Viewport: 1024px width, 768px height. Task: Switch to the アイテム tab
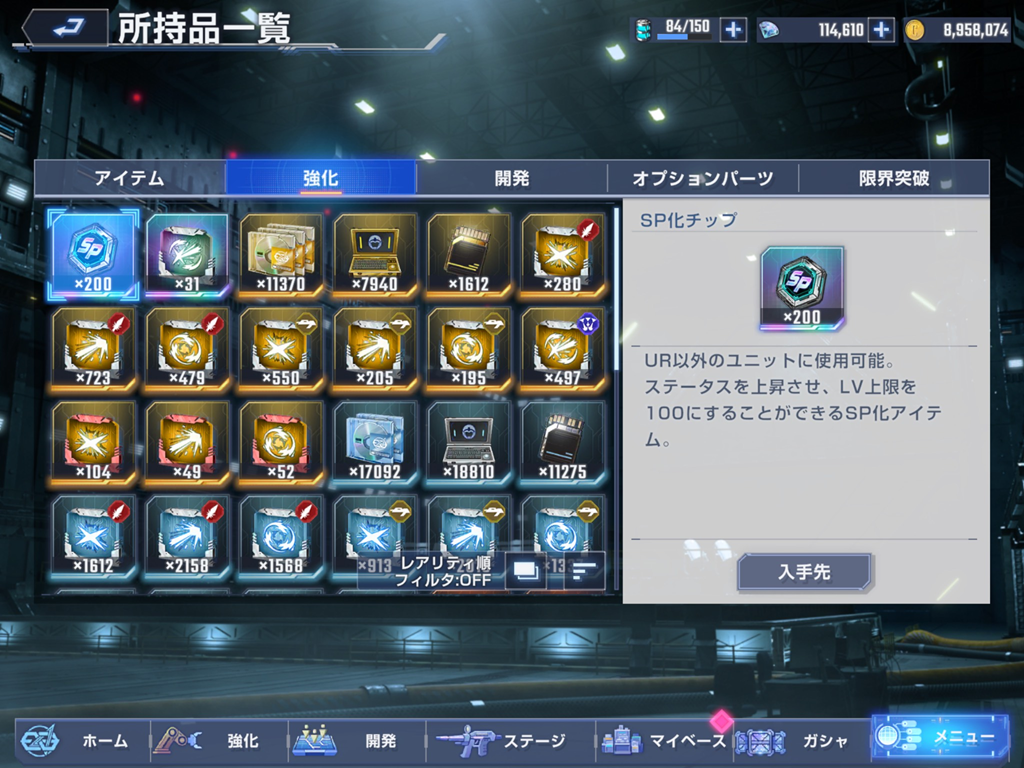(129, 179)
